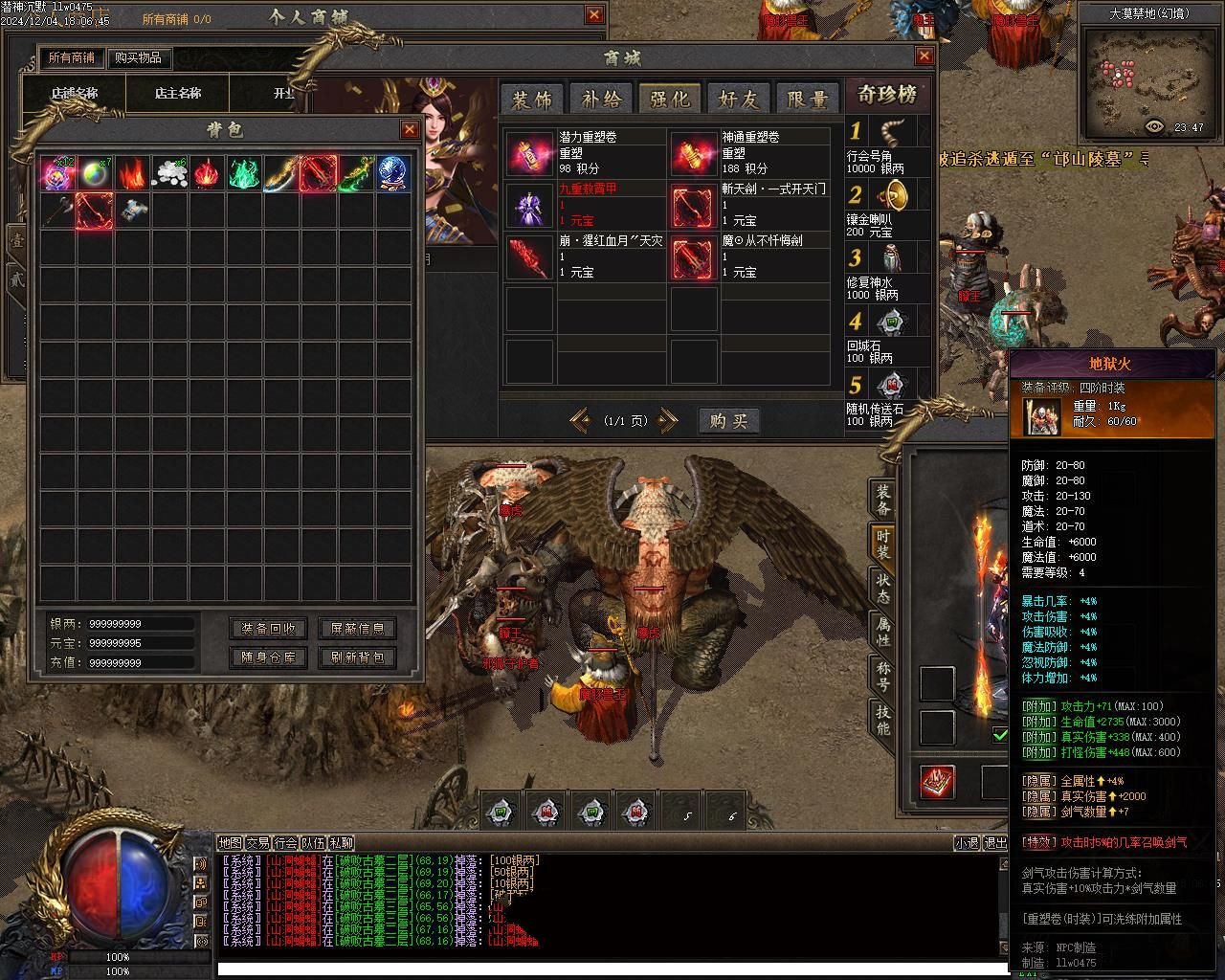Select the 限量 limited tab

click(x=807, y=99)
